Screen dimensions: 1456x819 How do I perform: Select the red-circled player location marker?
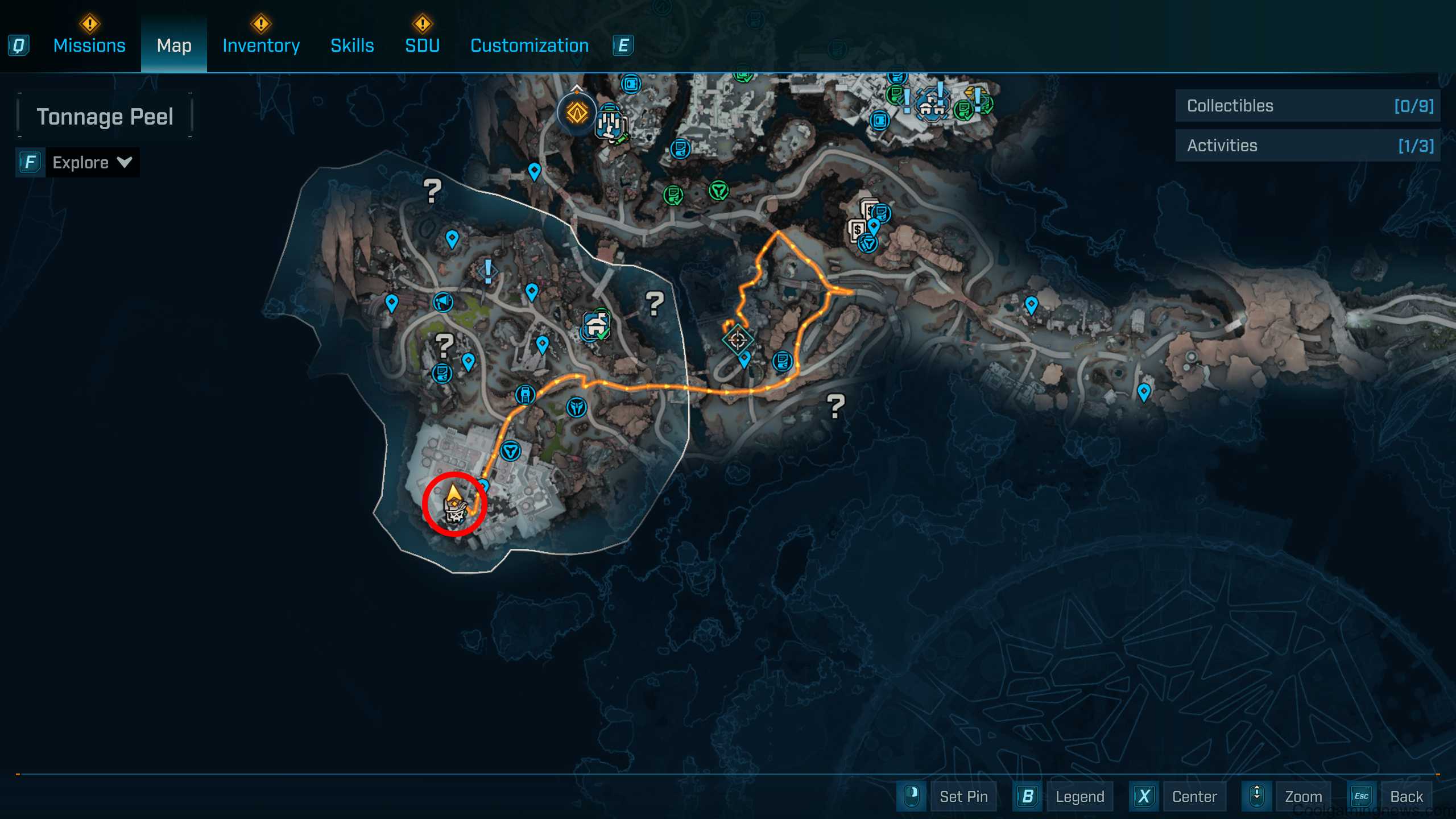(x=454, y=504)
